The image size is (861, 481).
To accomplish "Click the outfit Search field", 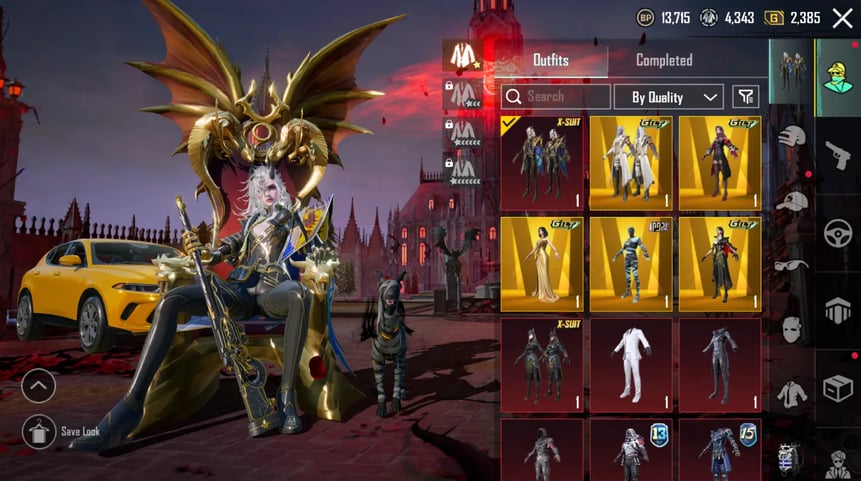I will click(x=557, y=97).
